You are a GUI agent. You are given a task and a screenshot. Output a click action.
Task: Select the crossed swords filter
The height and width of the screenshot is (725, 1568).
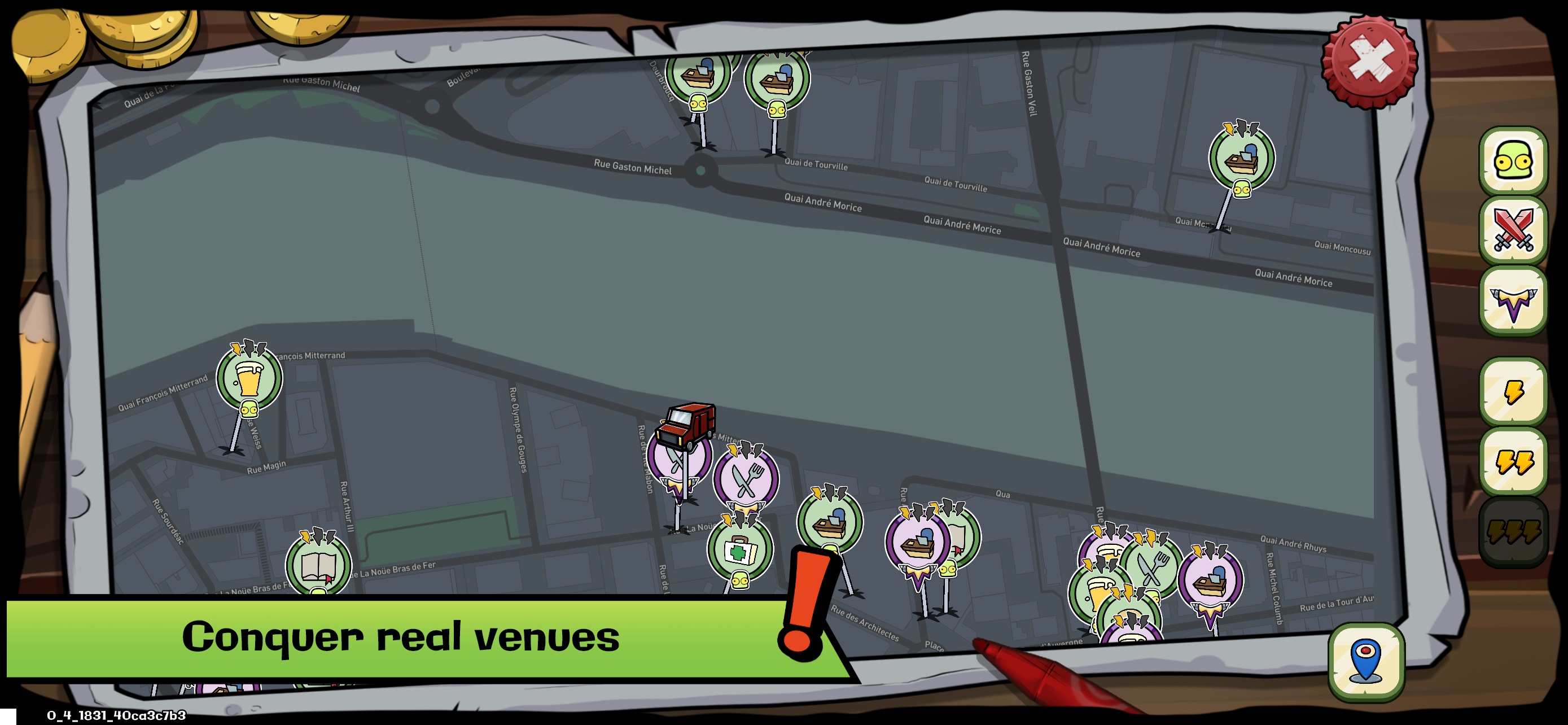(x=1513, y=230)
